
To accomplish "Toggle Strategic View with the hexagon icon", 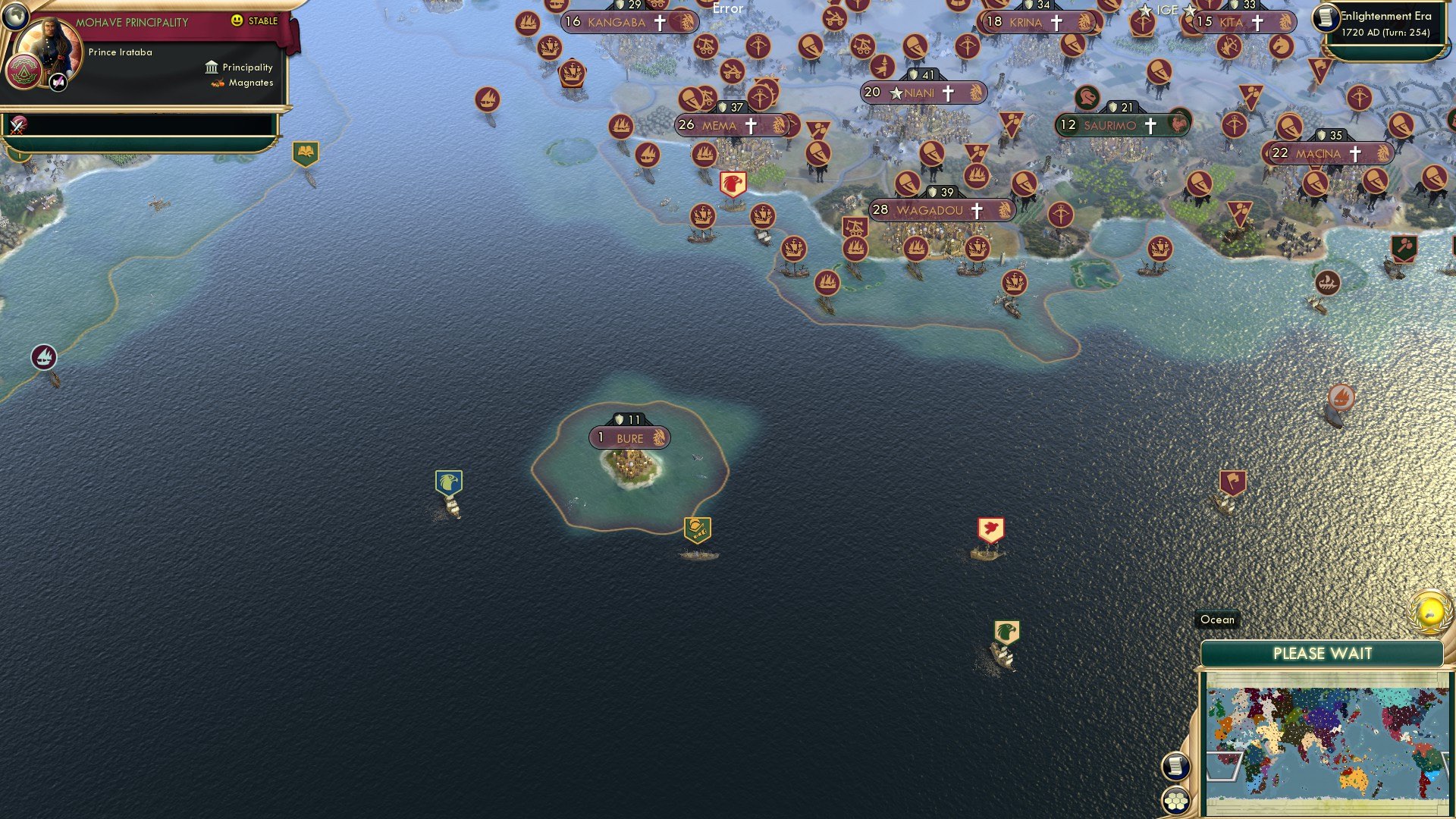I will (1175, 802).
